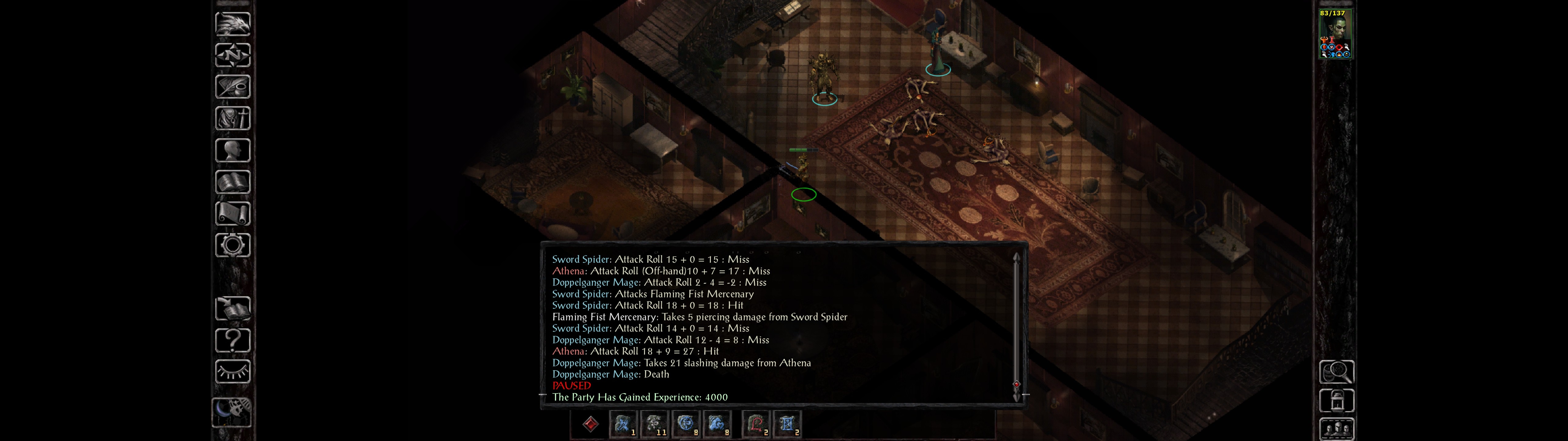This screenshot has width=1568, height=441.
Task: Rest the party with the moon button
Action: click(231, 411)
